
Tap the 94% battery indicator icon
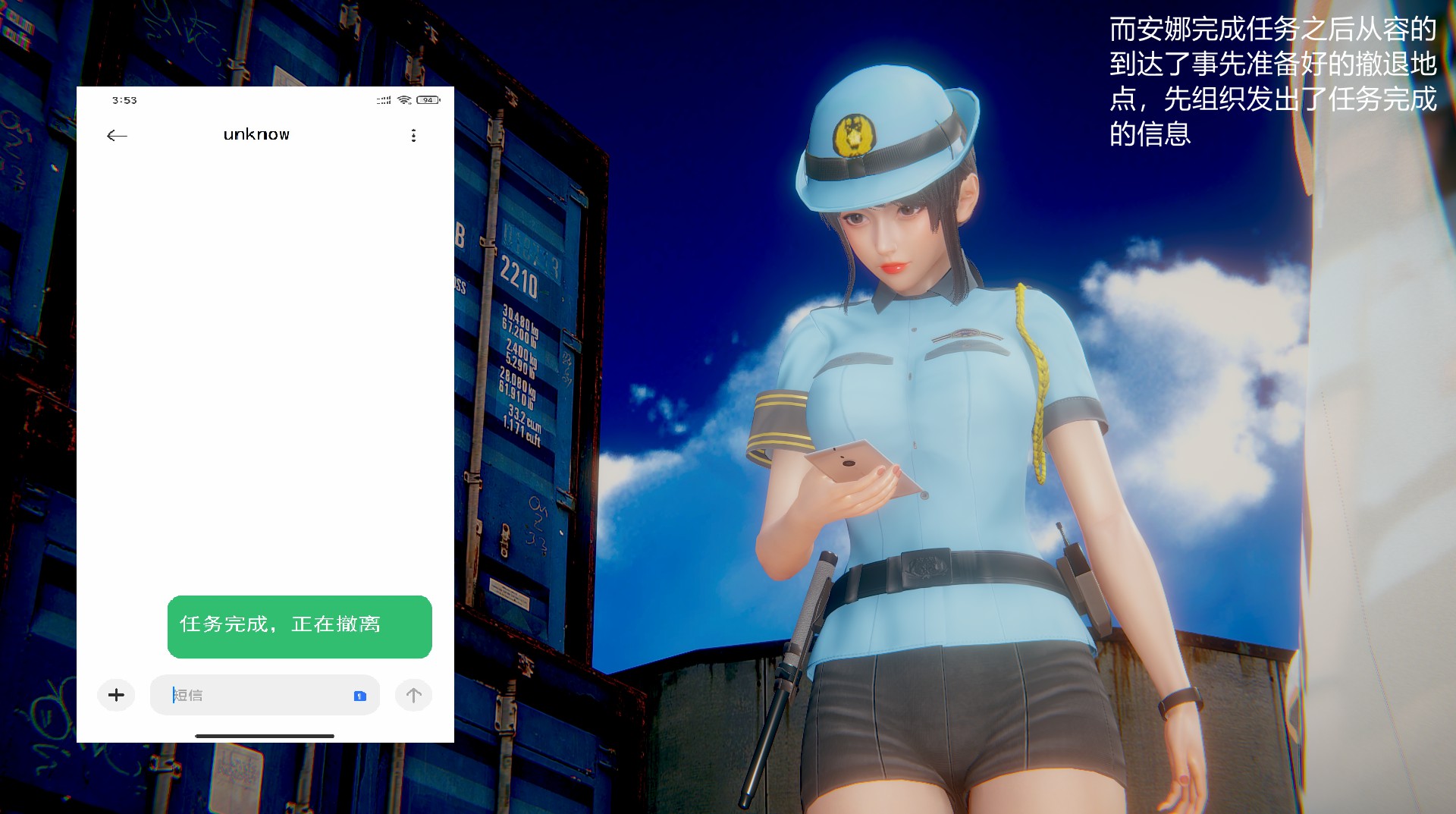pyautogui.click(x=428, y=99)
